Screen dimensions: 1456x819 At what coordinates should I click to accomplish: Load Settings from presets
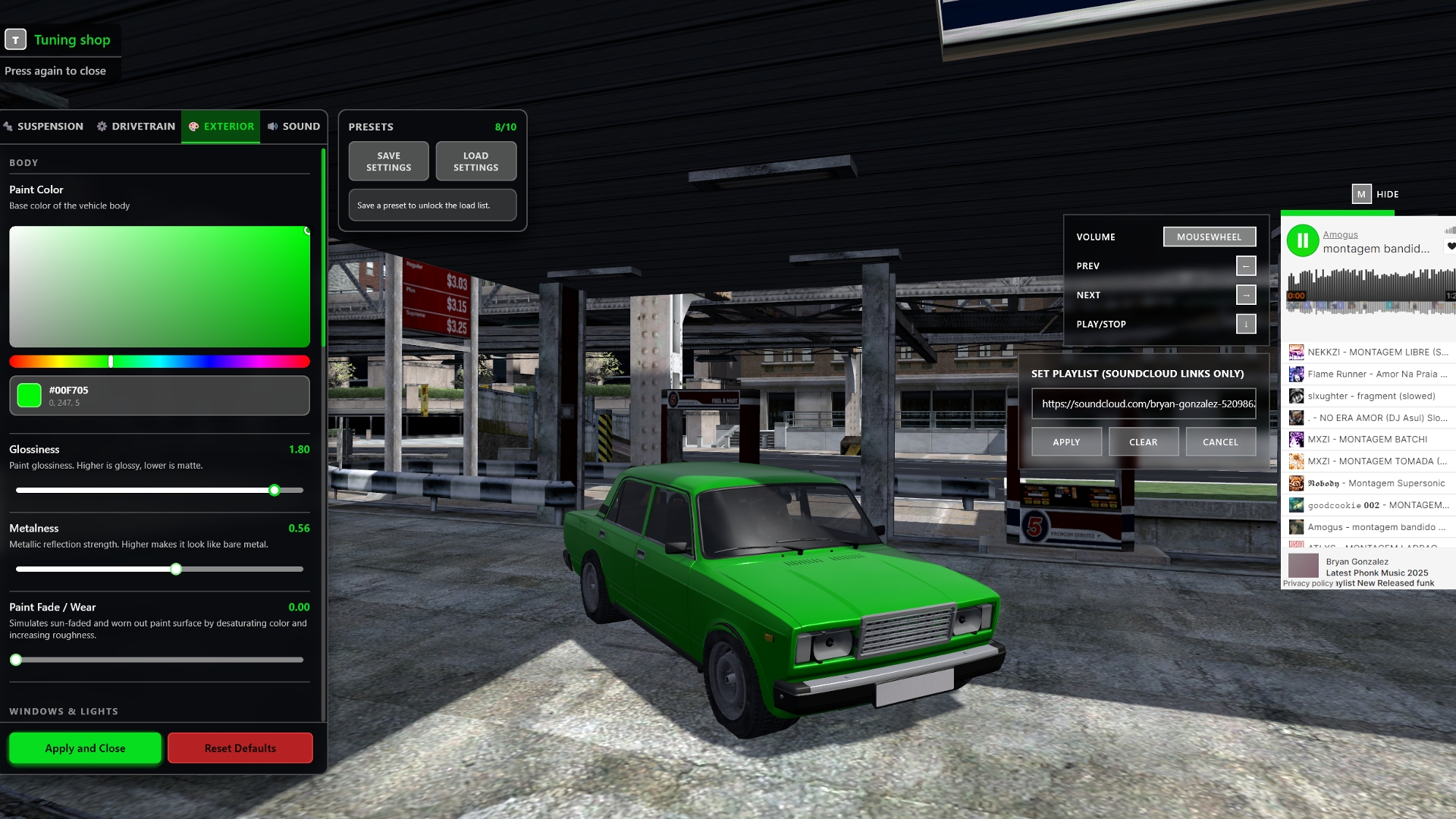tap(475, 162)
